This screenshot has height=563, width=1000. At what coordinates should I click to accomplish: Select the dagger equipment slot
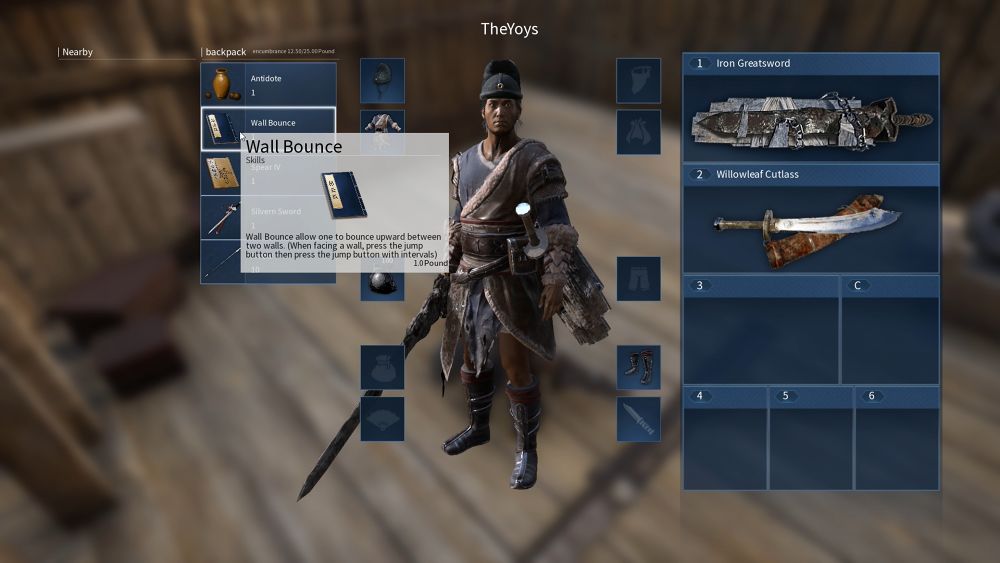(638, 419)
